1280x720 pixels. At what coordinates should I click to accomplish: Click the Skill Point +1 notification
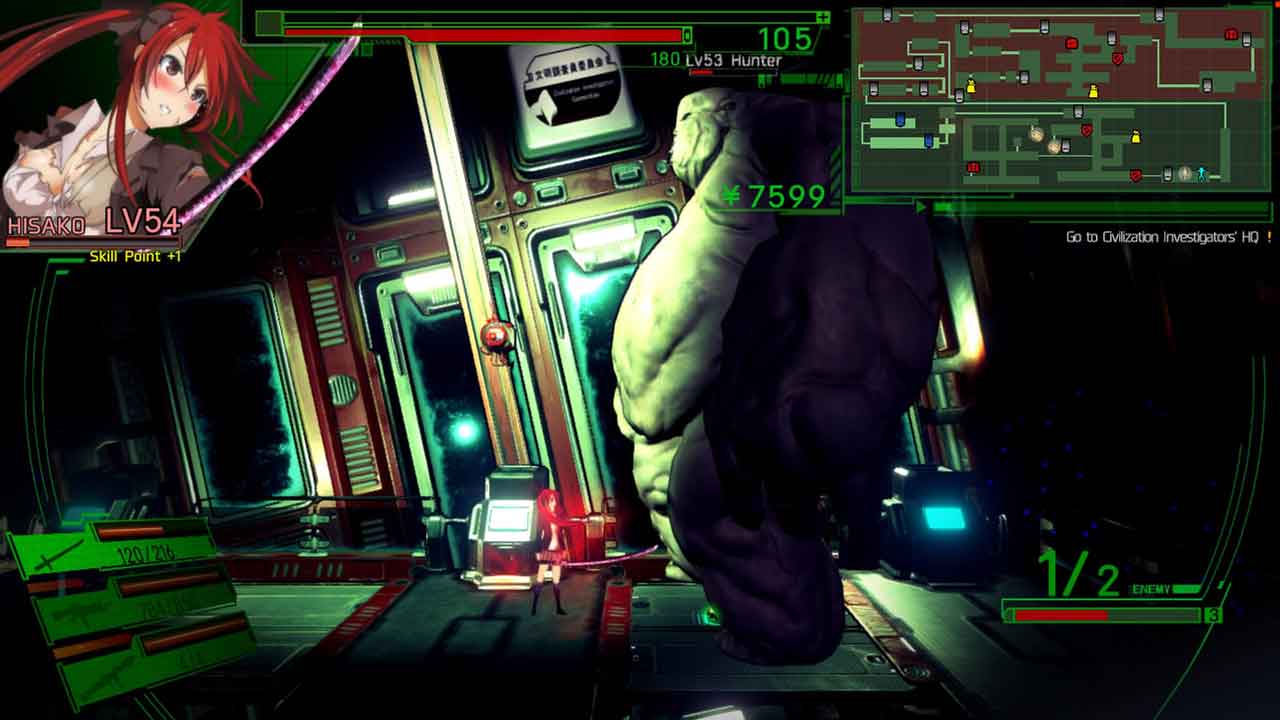(135, 257)
